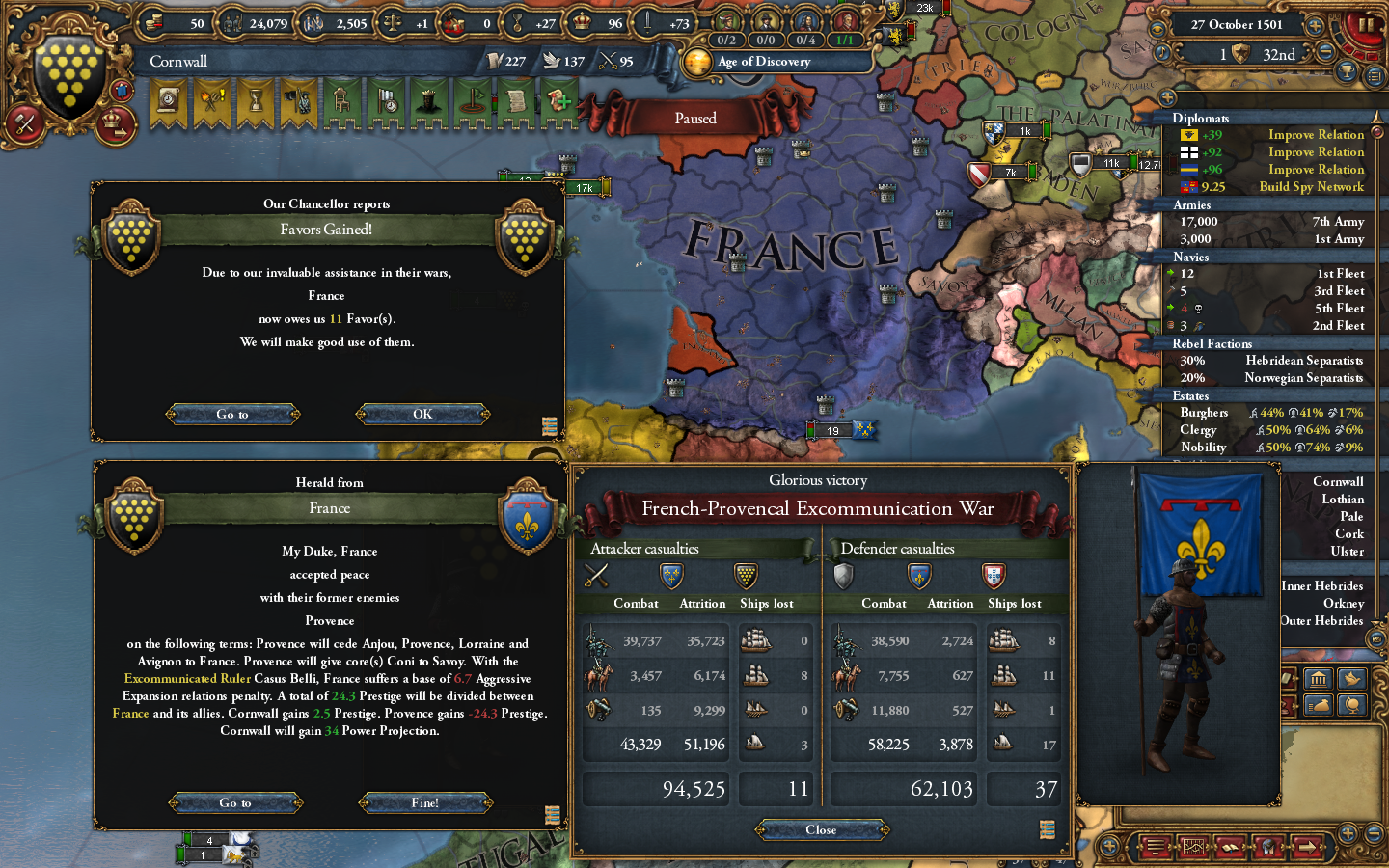Click the Hebridean Separatists 30% progress bar
The width and height of the screenshot is (1389, 868).
pos(1191,361)
